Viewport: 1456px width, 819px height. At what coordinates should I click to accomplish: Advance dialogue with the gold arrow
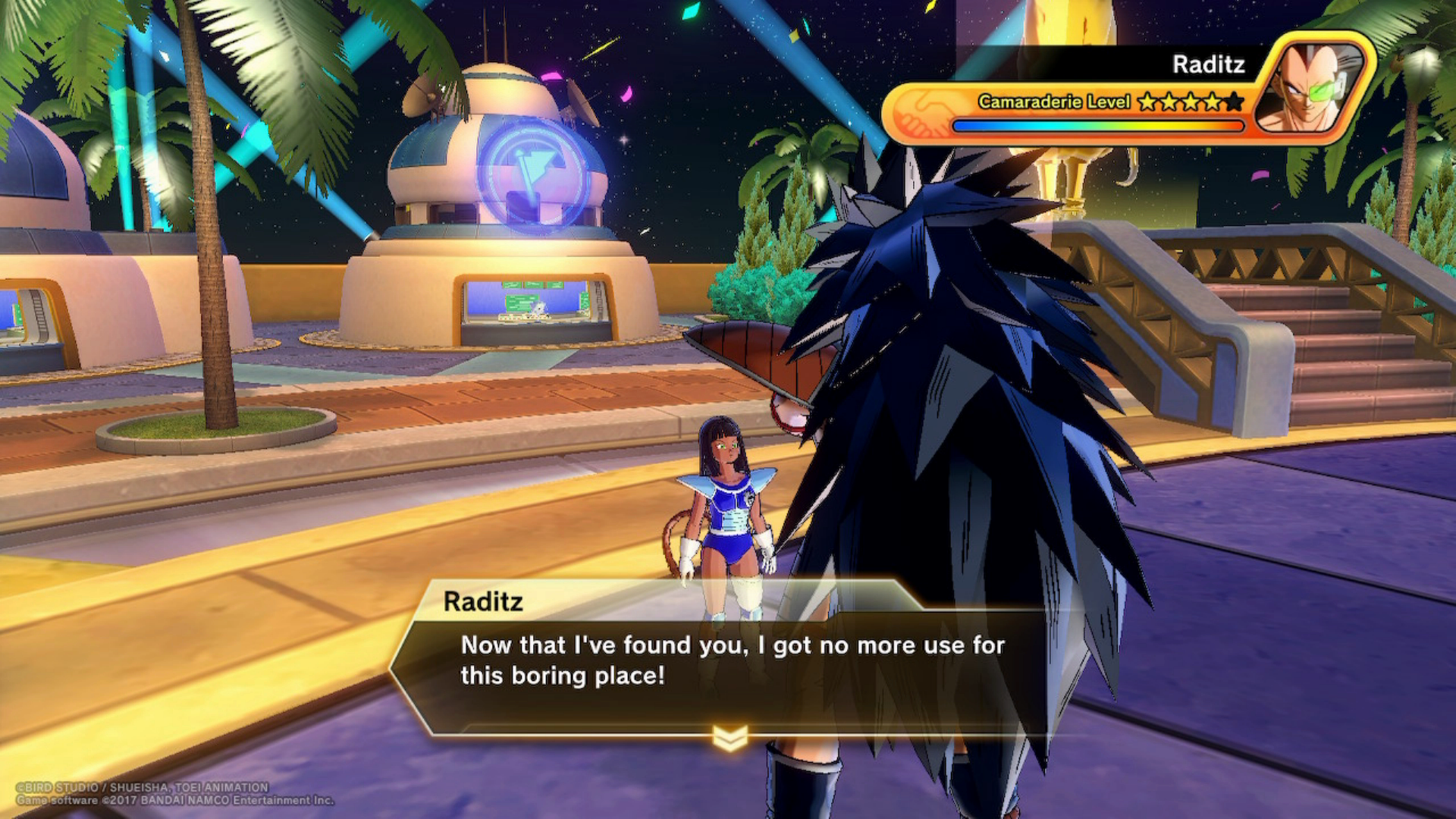click(730, 737)
